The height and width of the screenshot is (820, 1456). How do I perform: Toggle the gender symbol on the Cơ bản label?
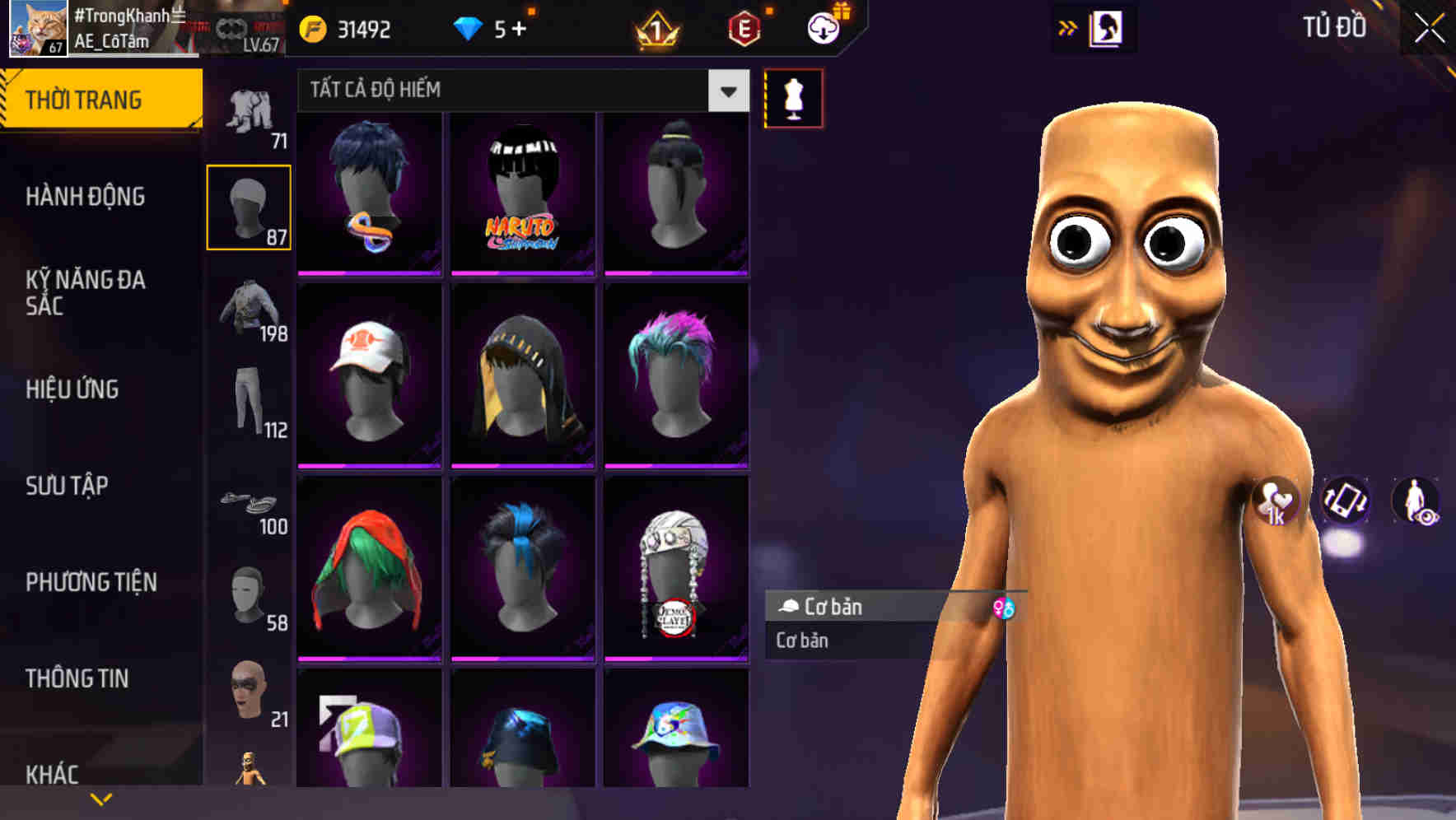coord(1004,609)
